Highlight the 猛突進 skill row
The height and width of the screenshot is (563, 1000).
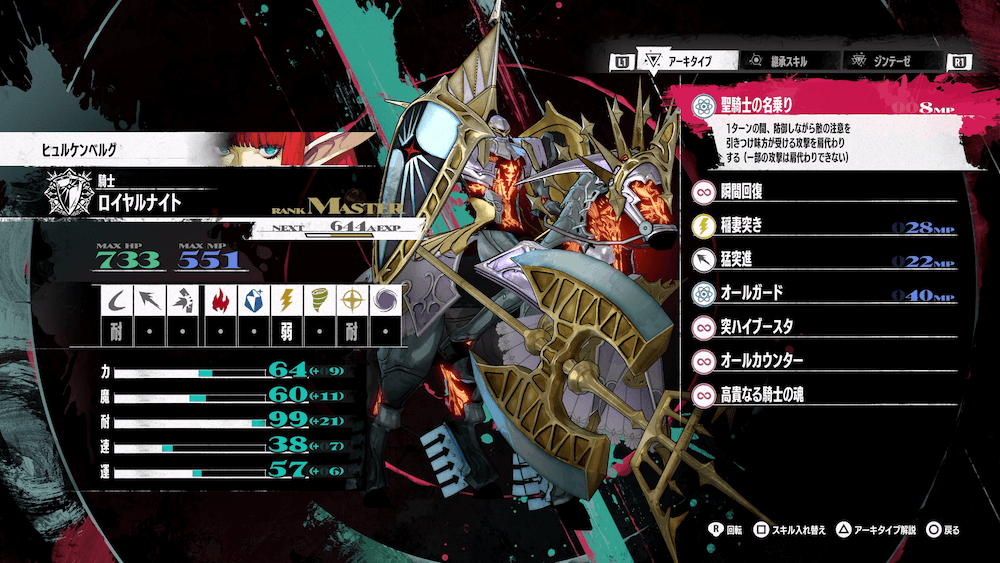point(820,260)
